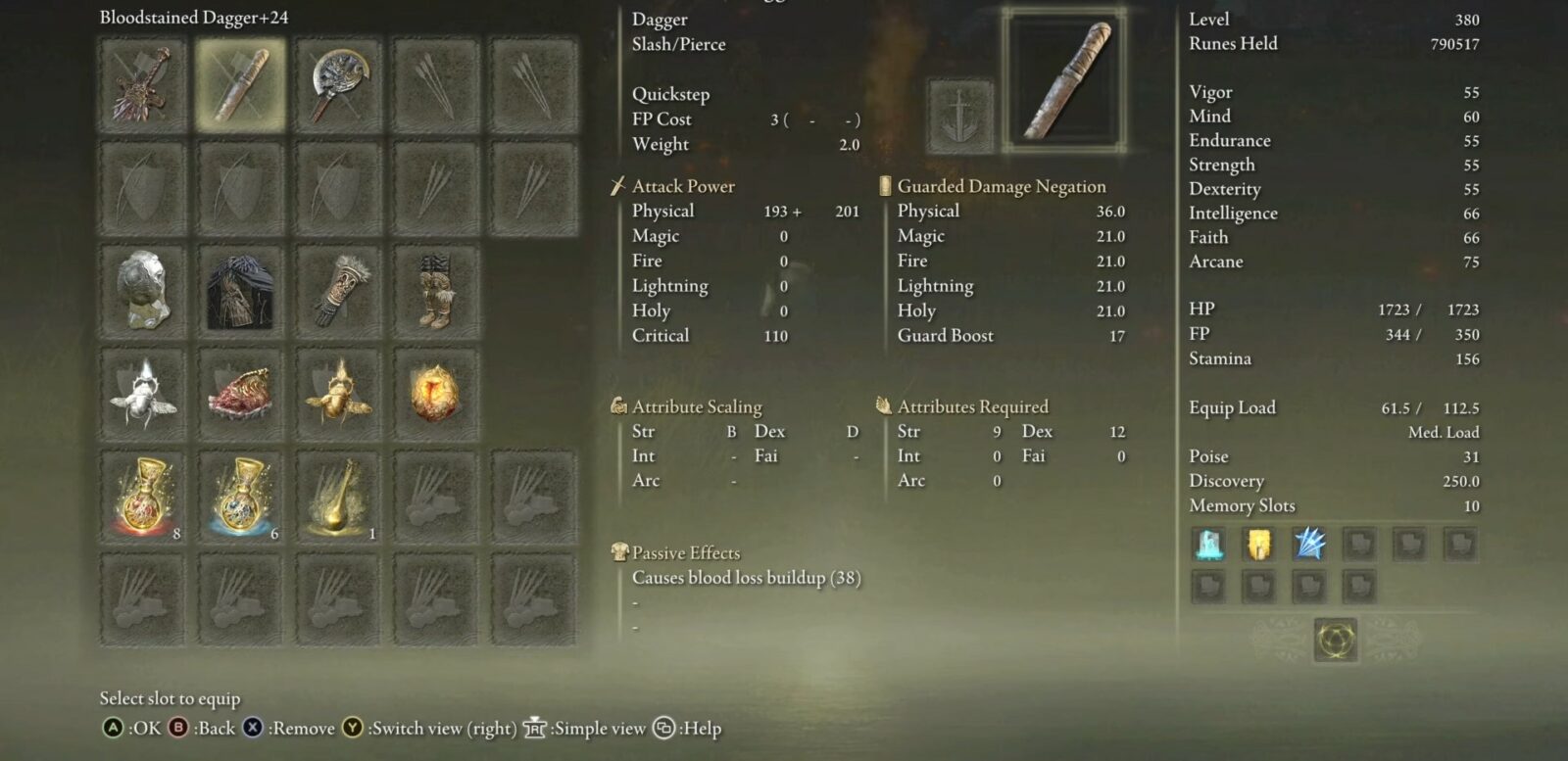Select the red fleshy shell talisman

point(240,394)
